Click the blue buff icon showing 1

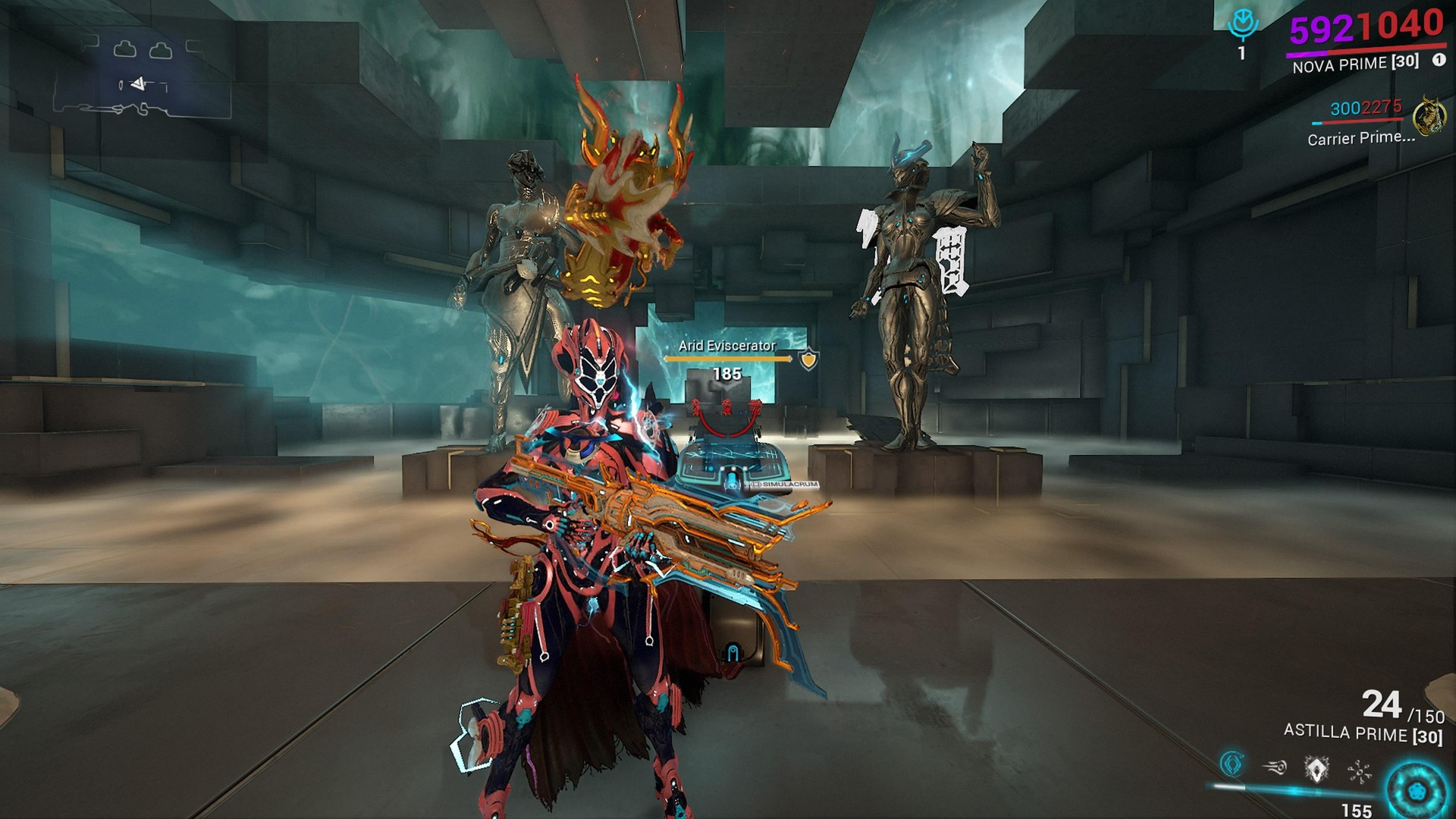1242,27
